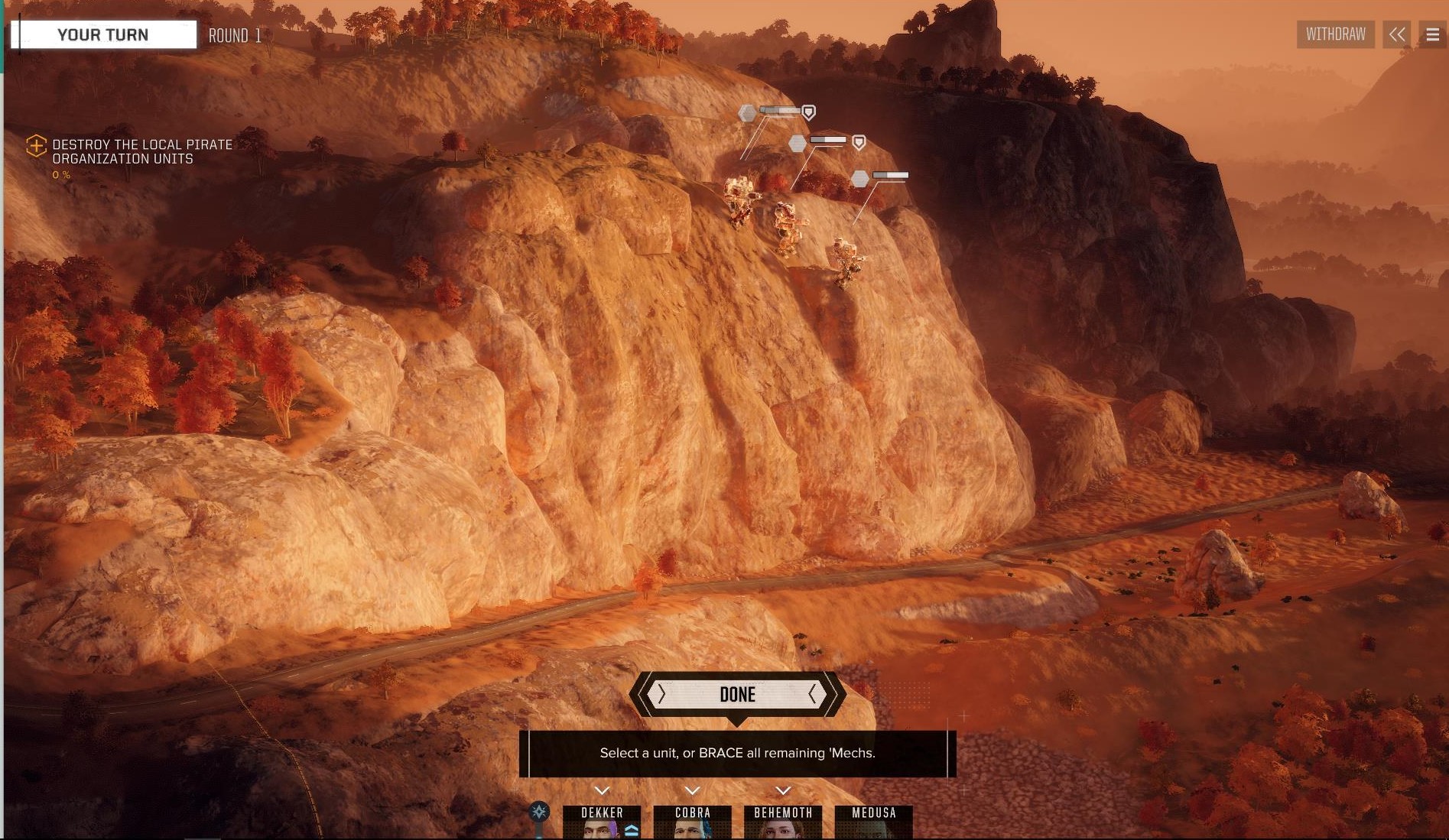This screenshot has width=1449, height=840.
Task: Pick Medusa's pilot portrait
Action: pyautogui.click(x=873, y=822)
